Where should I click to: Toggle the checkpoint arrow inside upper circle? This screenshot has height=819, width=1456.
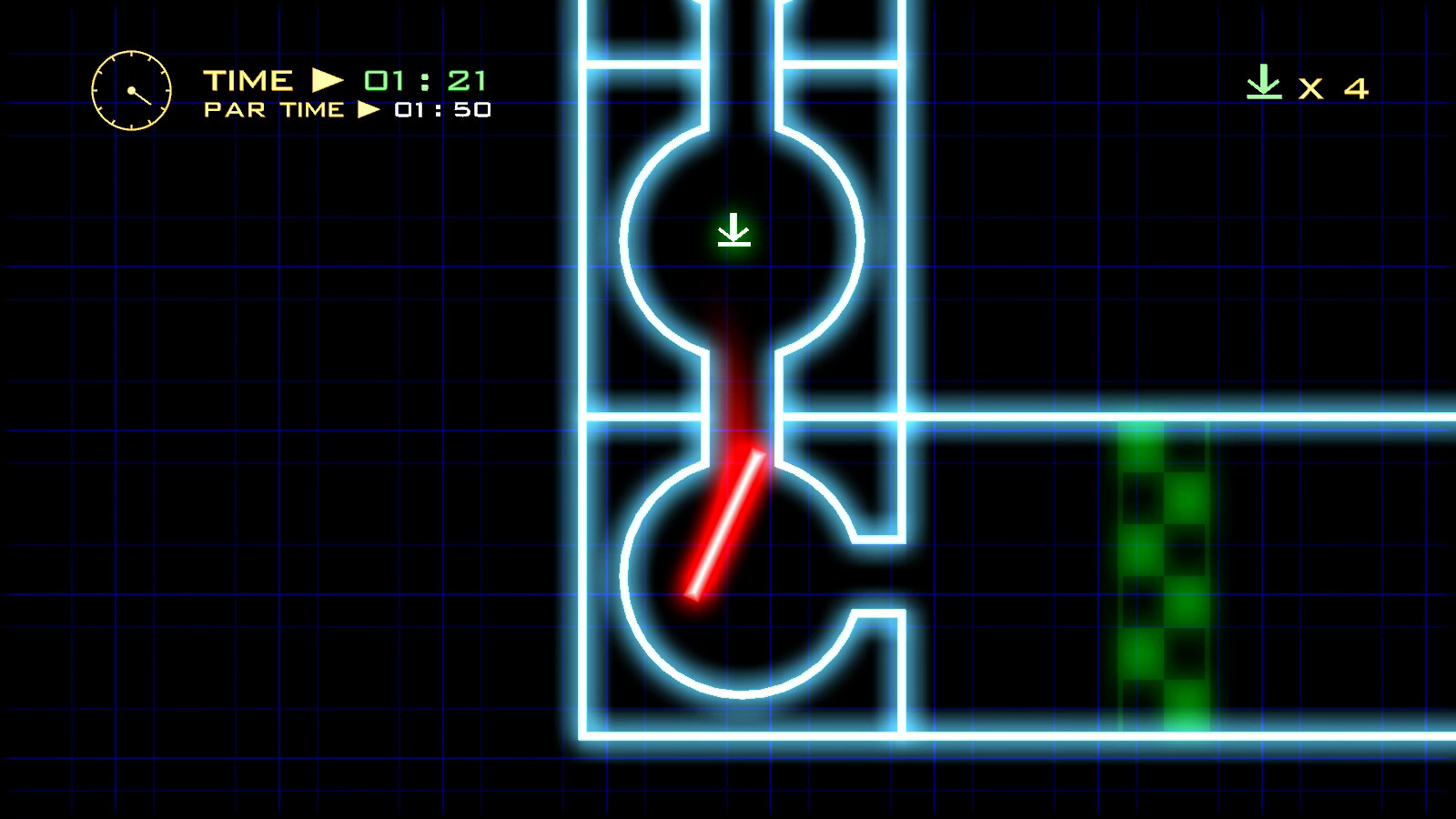[x=733, y=229]
